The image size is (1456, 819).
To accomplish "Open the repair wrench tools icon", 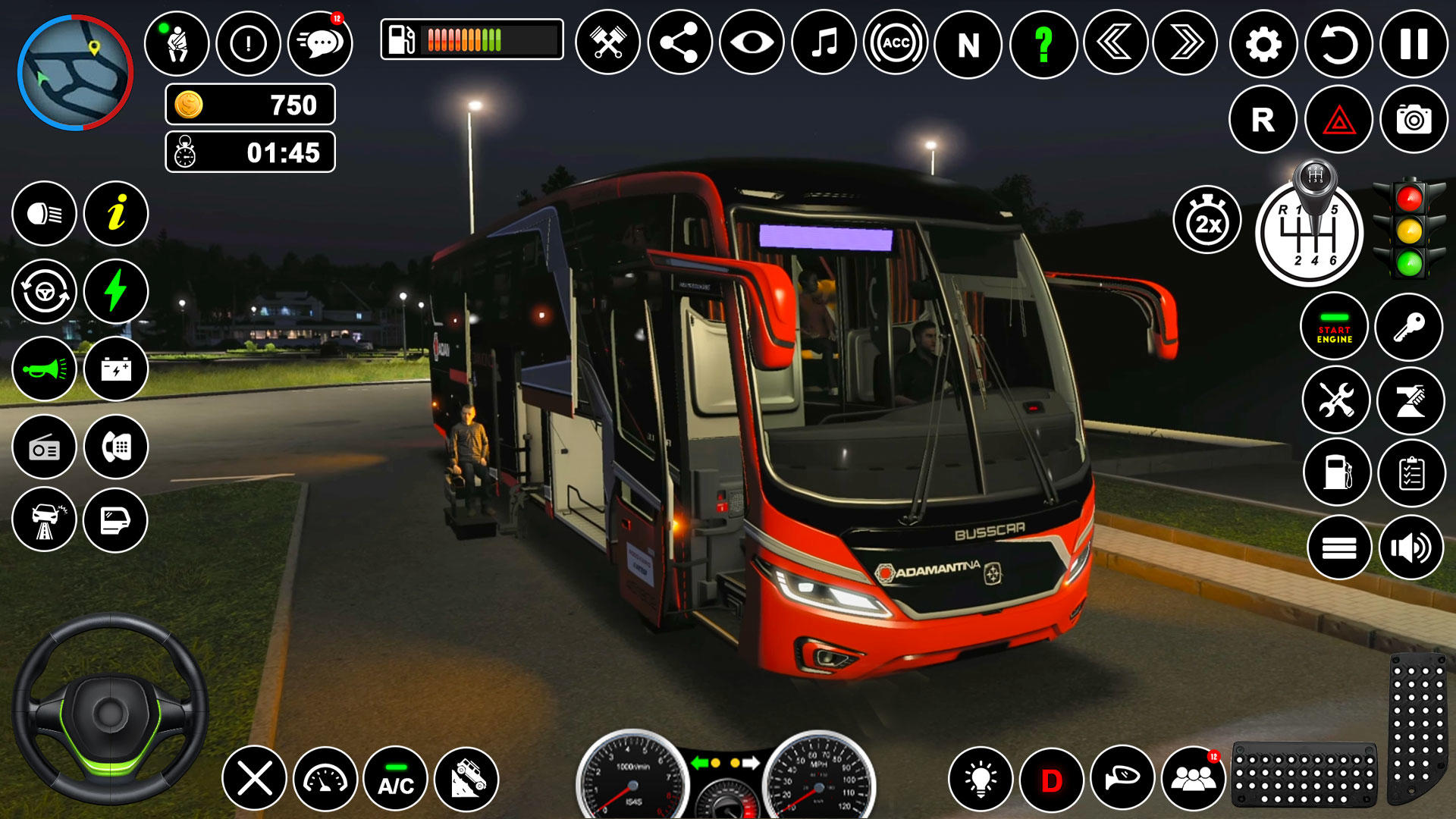I will [x=1336, y=400].
